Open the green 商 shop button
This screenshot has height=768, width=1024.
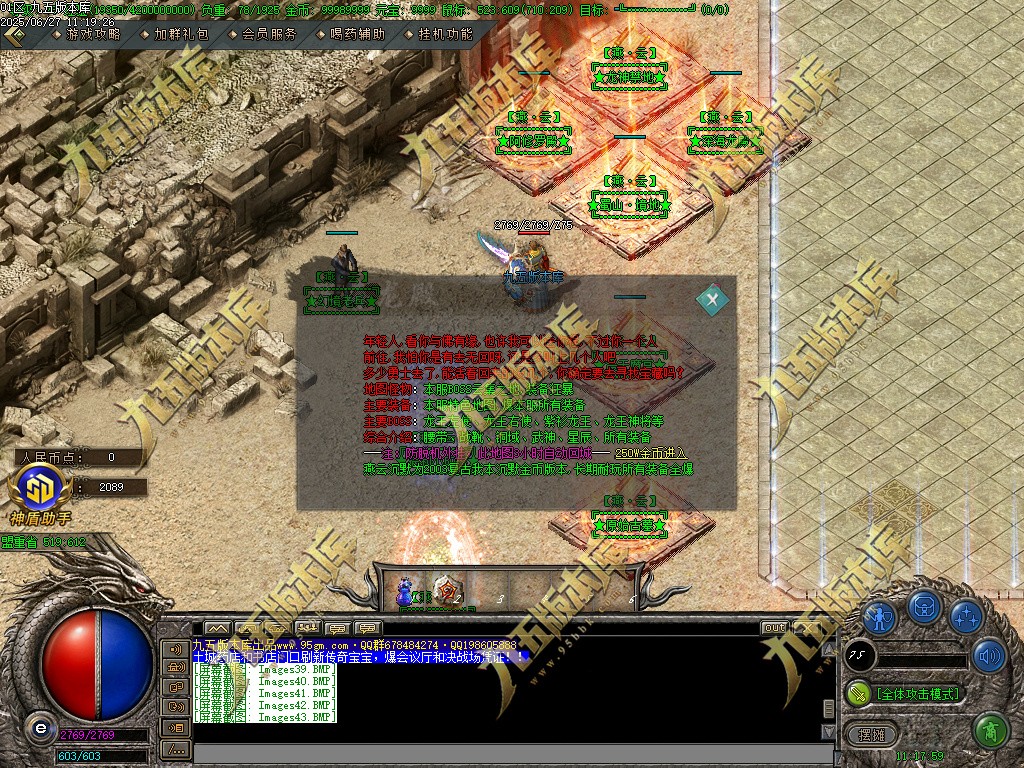(990, 731)
